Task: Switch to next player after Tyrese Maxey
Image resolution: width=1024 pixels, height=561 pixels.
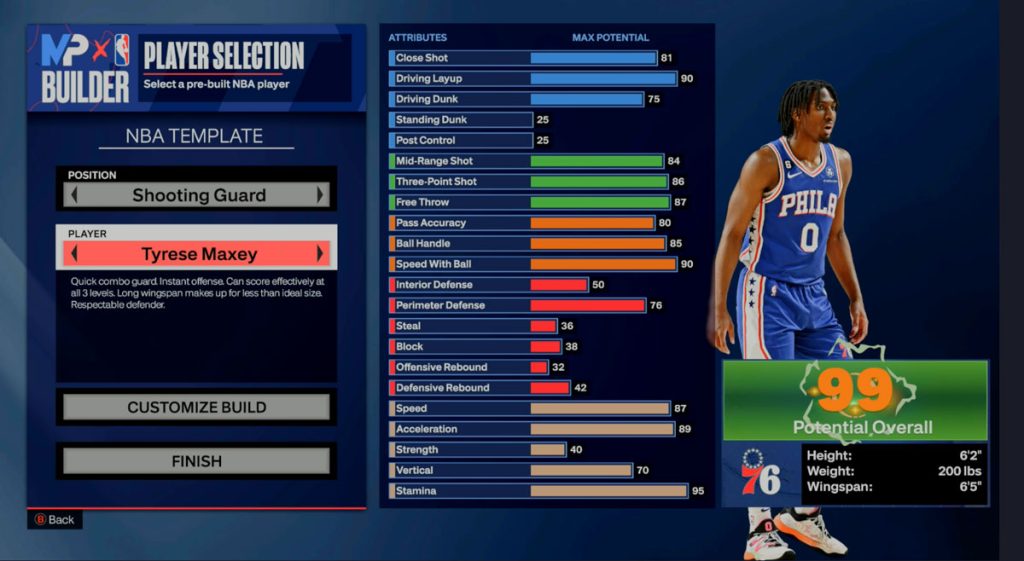Action: pyautogui.click(x=321, y=254)
